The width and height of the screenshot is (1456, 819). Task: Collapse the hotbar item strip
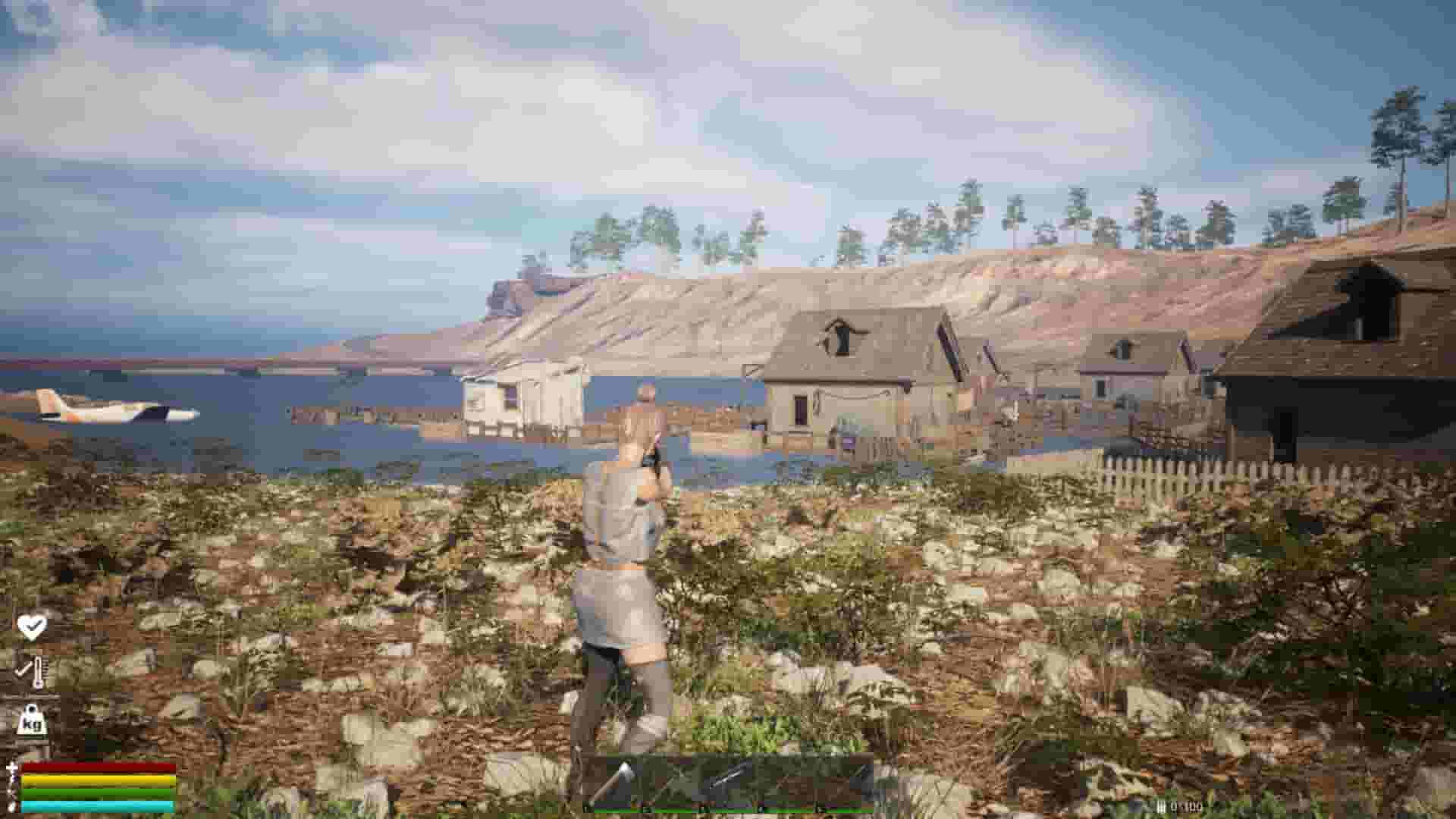click(732, 781)
